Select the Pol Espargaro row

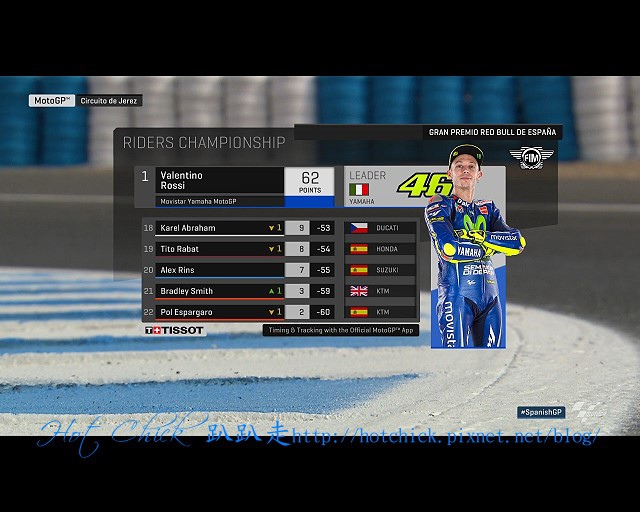pyautogui.click(x=210, y=312)
